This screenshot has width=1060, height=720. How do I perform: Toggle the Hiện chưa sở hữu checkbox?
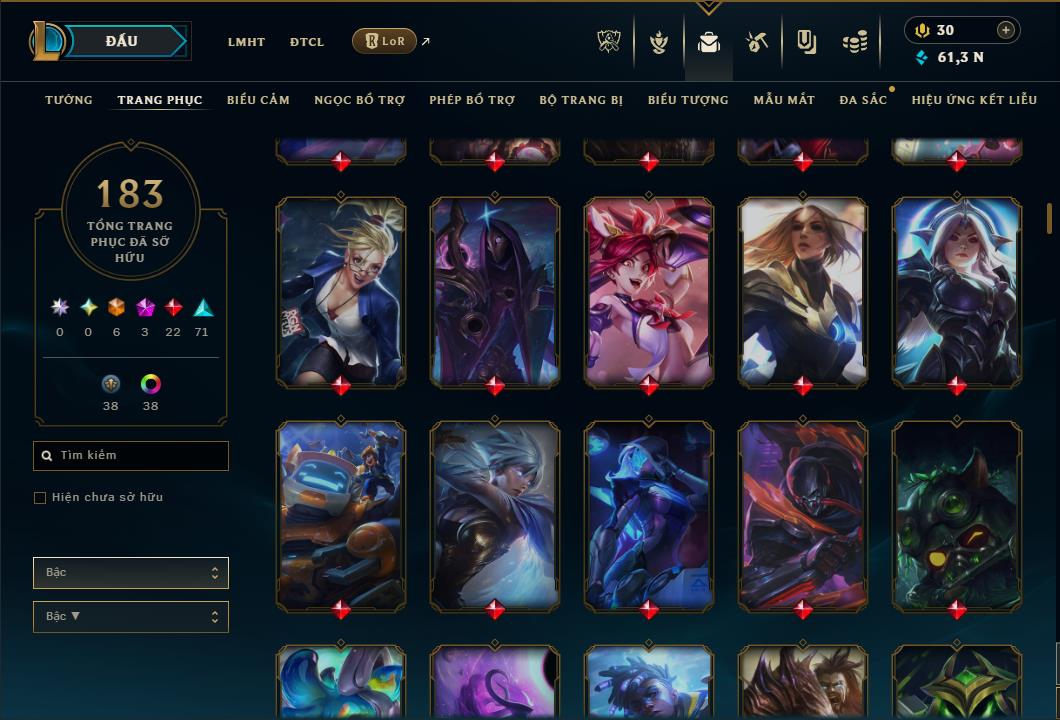pyautogui.click(x=40, y=498)
